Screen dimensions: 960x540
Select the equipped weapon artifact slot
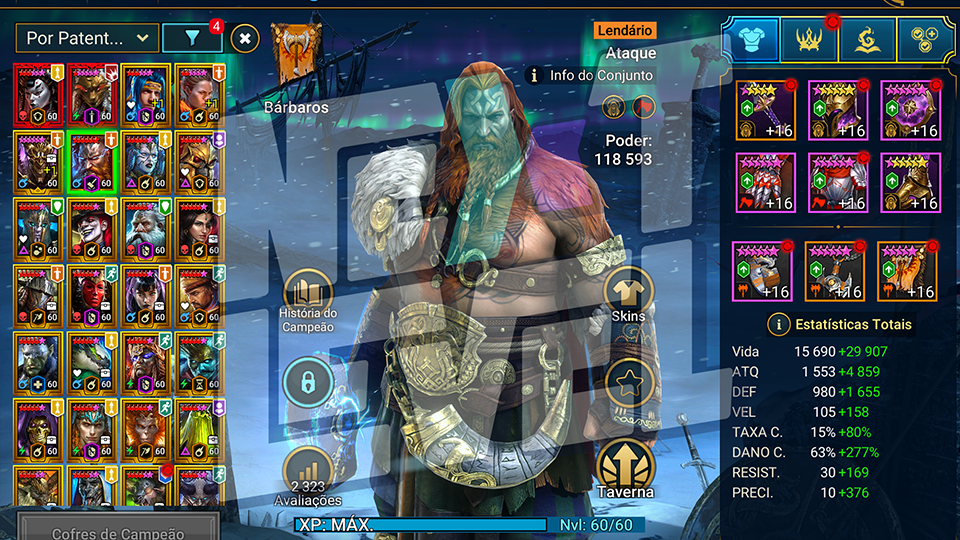click(x=765, y=110)
